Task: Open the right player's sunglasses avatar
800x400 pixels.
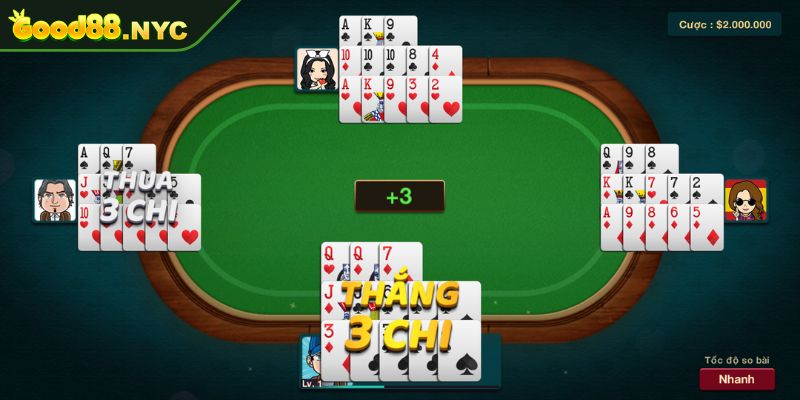Action: [x=745, y=201]
